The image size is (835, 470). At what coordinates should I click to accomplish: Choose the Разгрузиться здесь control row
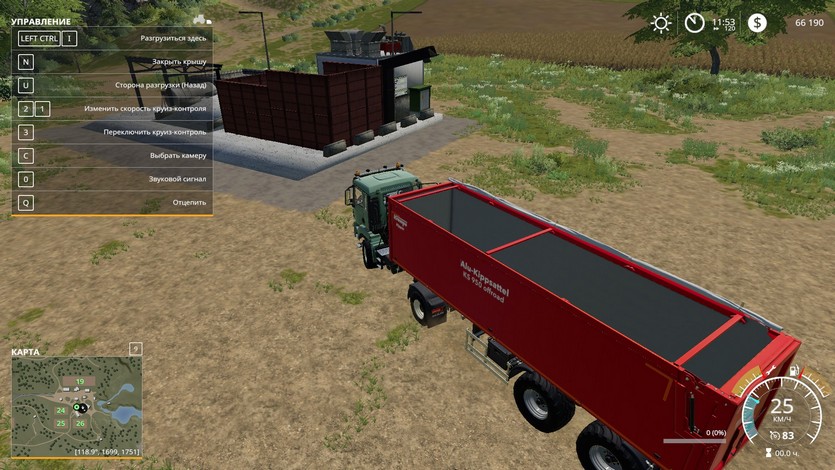pyautogui.click(x=111, y=38)
